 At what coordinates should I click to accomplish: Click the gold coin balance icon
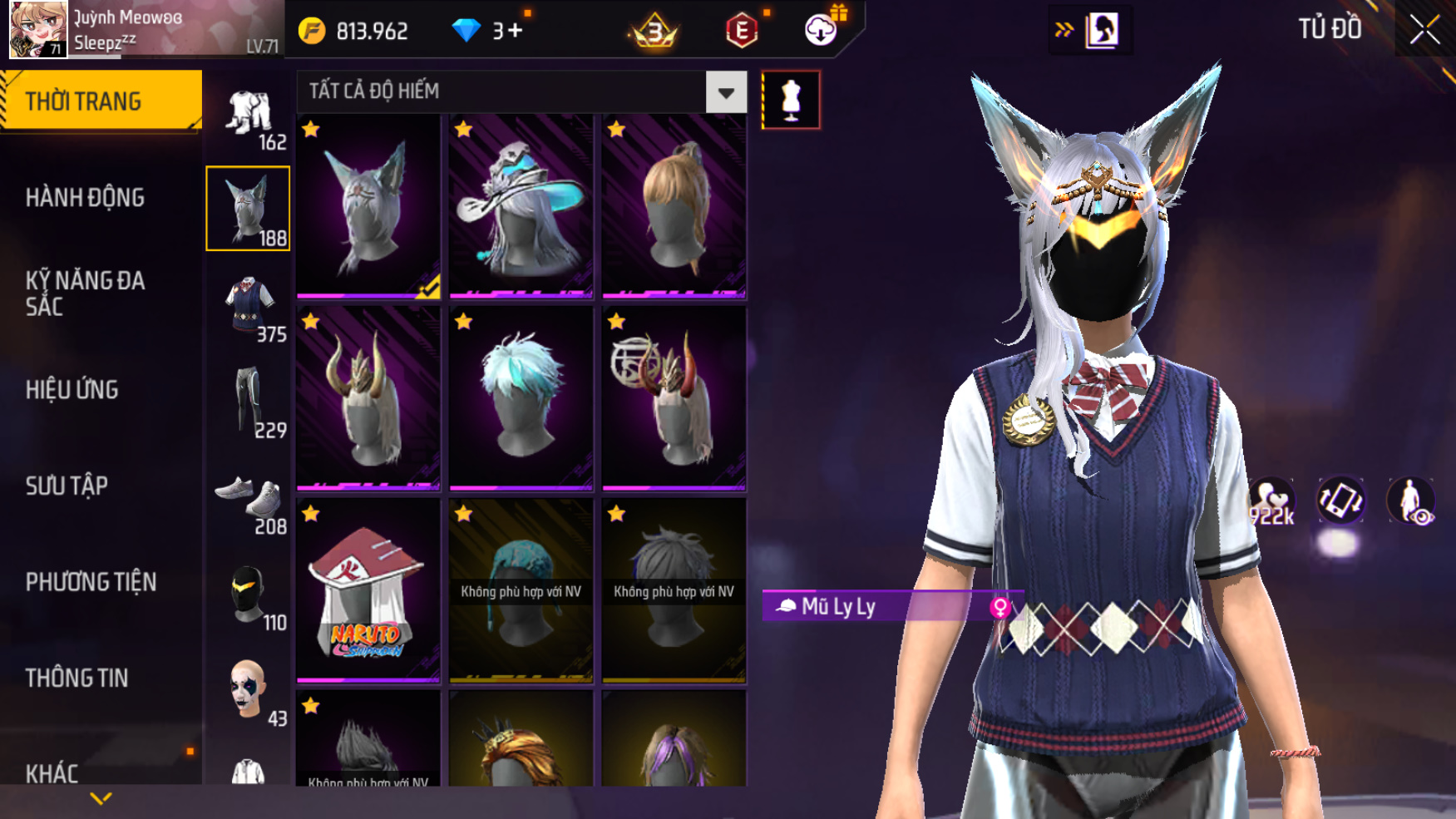coord(312,31)
